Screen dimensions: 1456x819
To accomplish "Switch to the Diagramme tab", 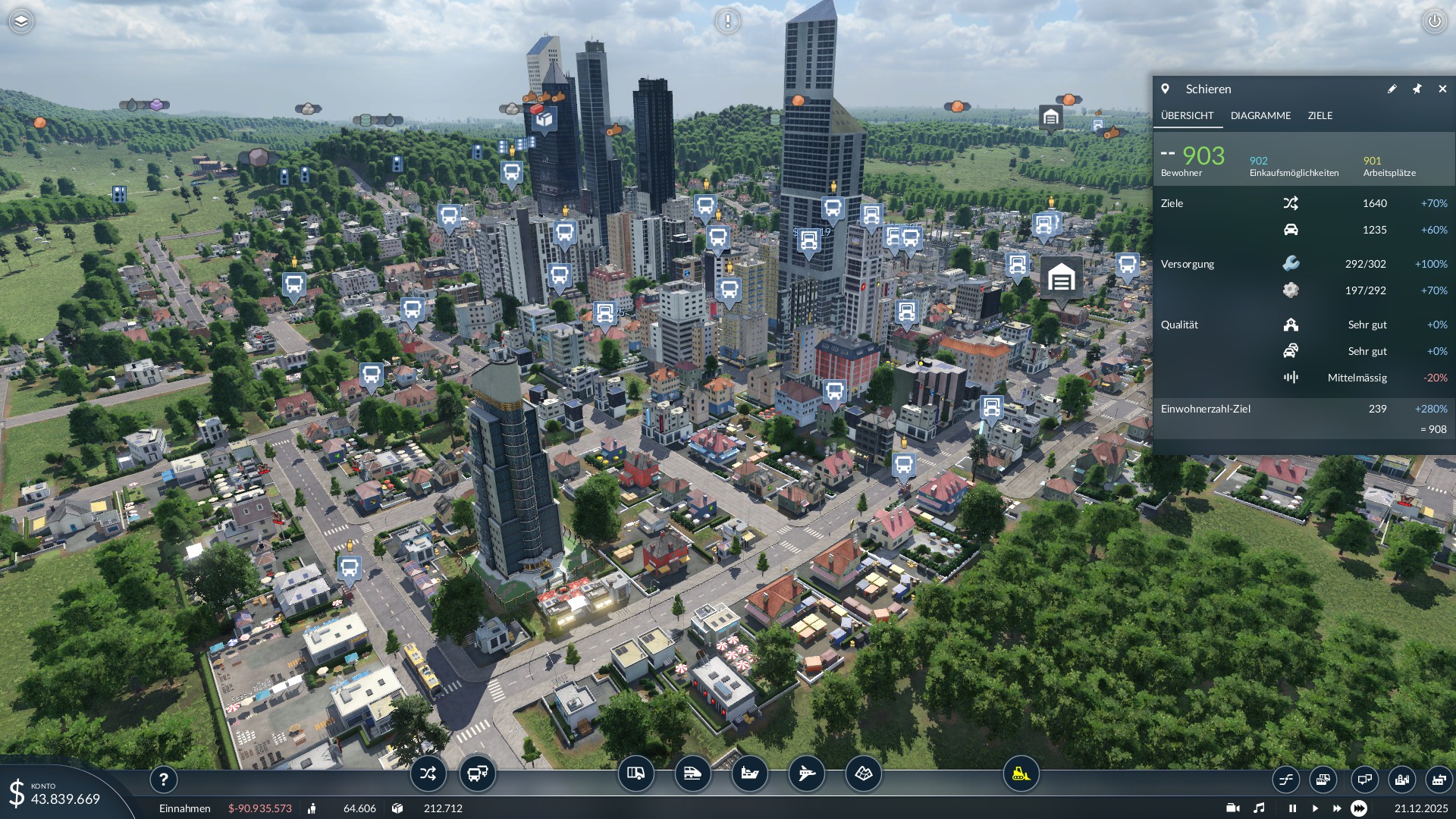I will pyautogui.click(x=1260, y=115).
